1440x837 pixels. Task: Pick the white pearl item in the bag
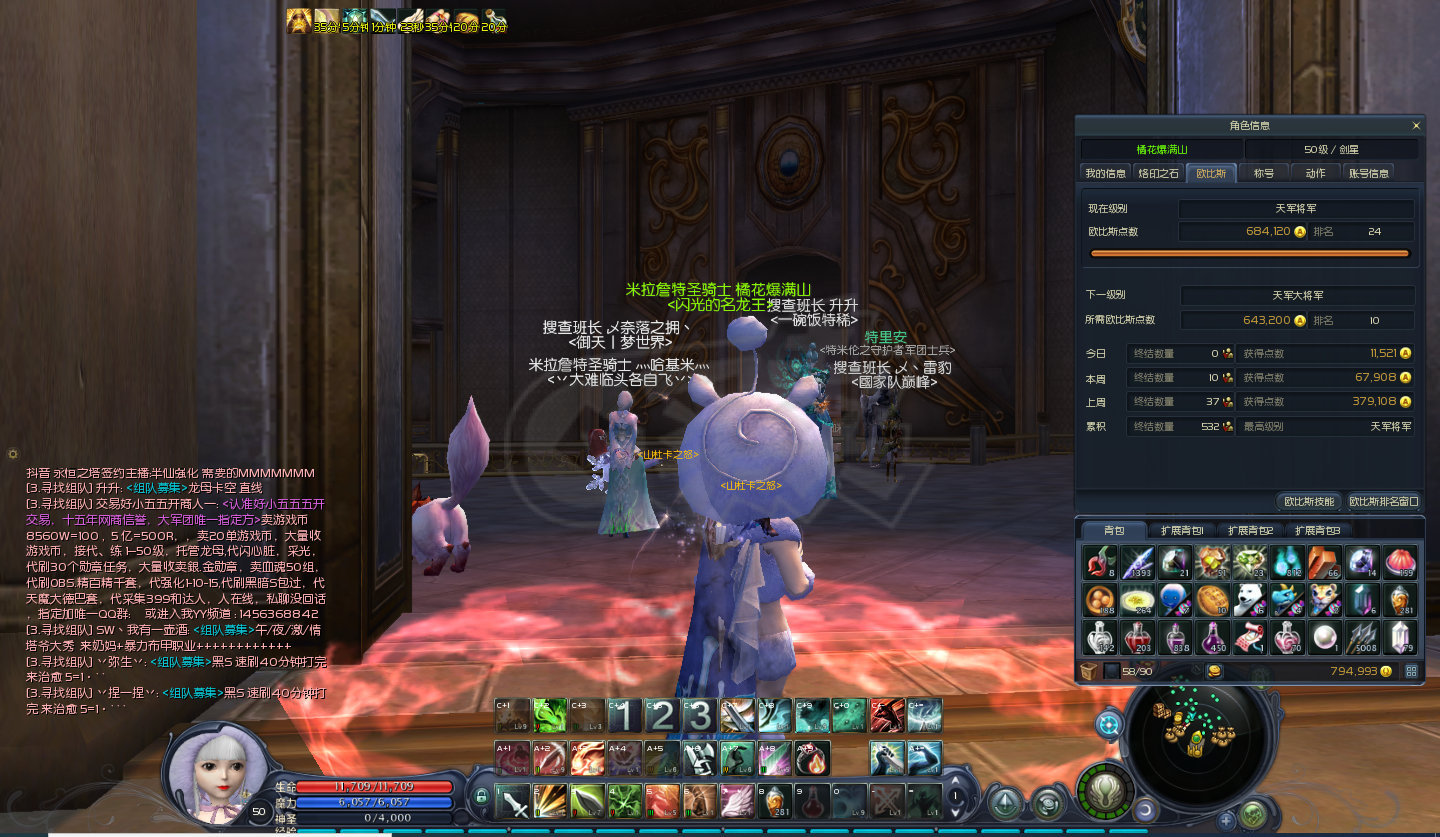(x=1325, y=637)
